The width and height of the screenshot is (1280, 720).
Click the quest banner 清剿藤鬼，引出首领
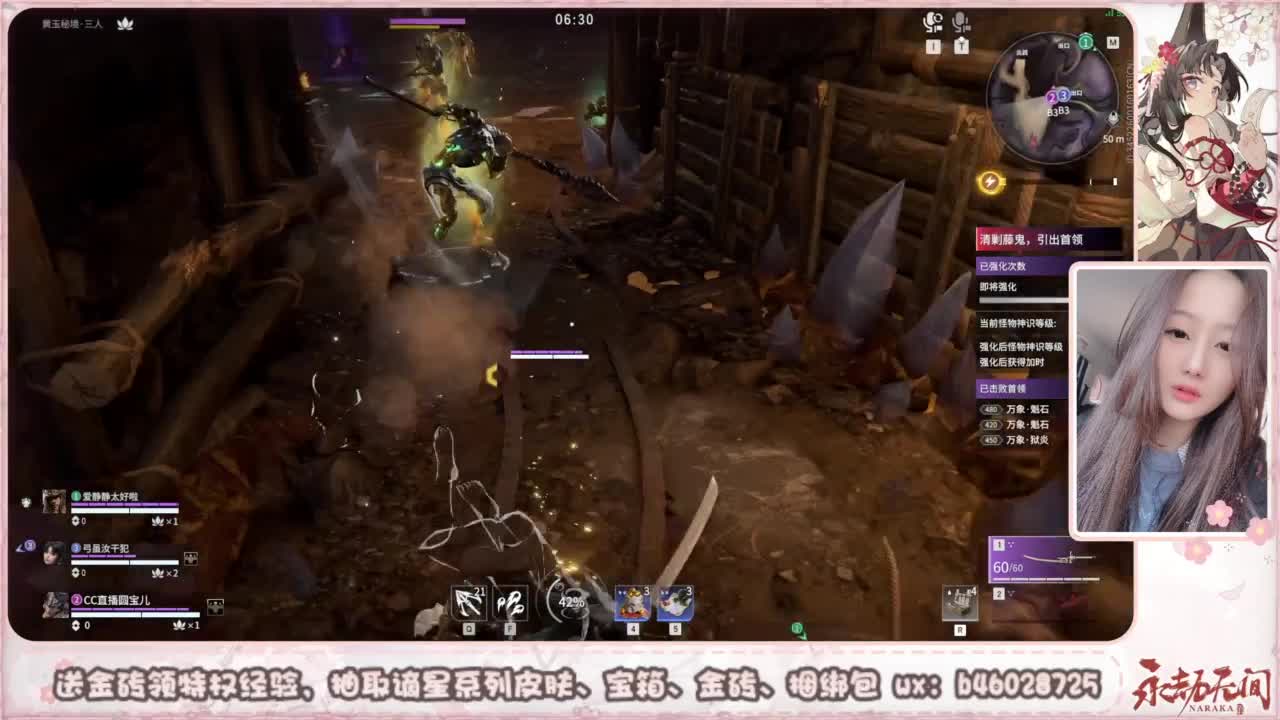(x=1030, y=237)
